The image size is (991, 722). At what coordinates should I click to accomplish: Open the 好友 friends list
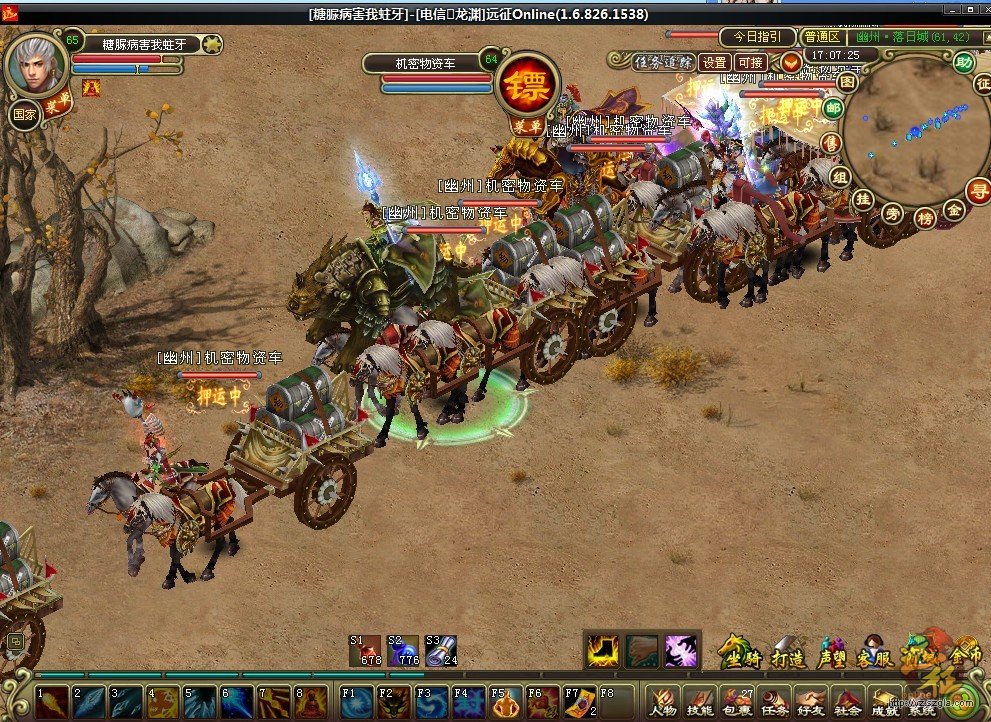point(811,703)
